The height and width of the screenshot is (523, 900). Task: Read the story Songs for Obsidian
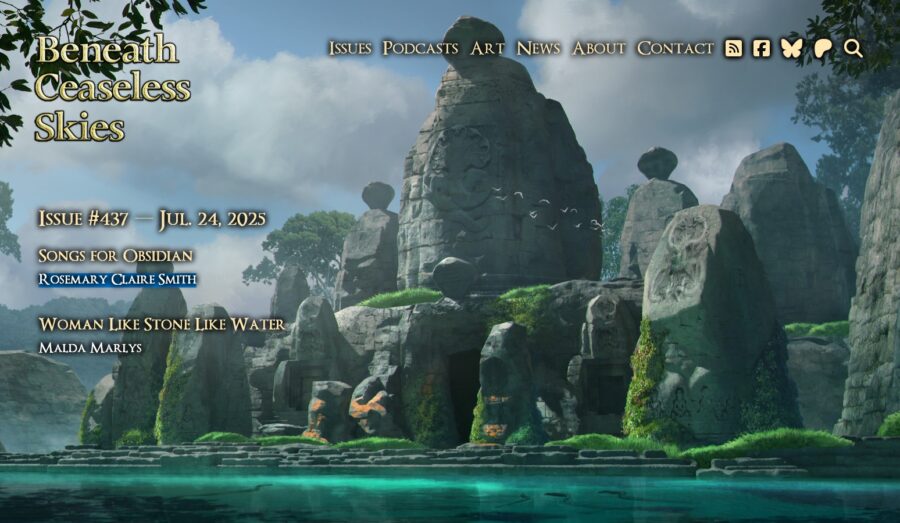(x=115, y=256)
